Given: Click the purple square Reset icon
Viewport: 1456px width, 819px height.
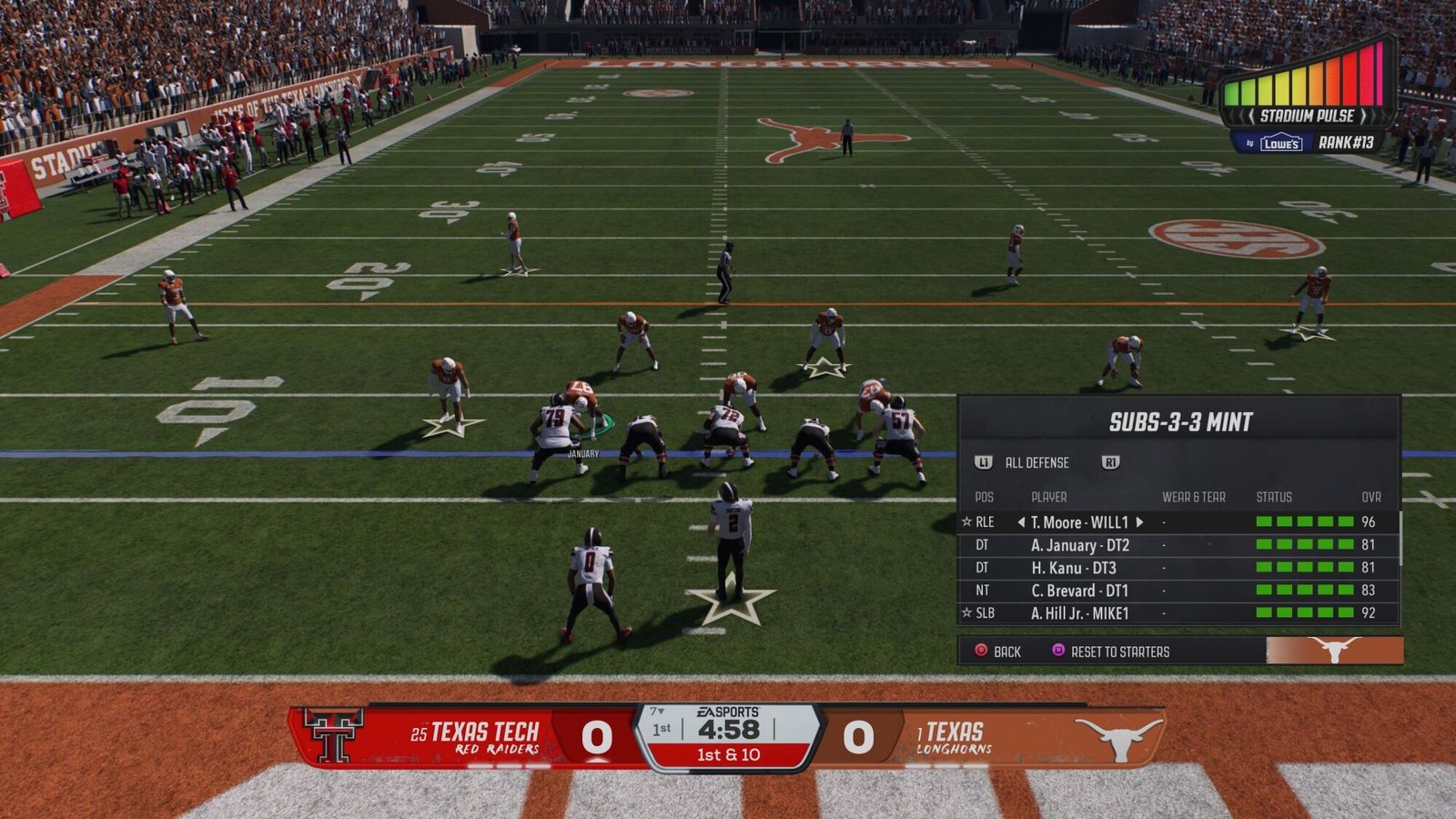Looking at the screenshot, I should (1057, 650).
